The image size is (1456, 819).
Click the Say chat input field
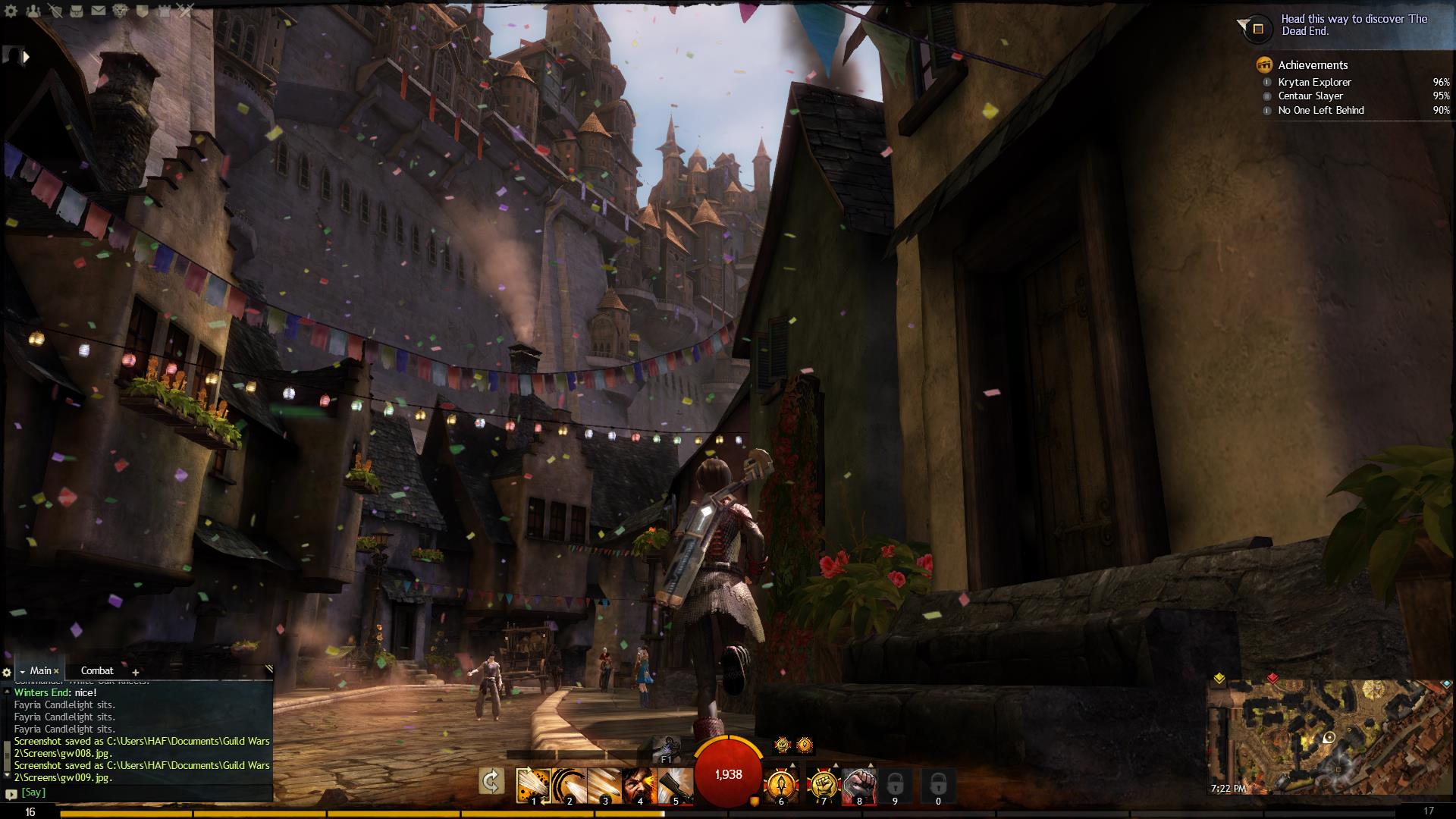(144, 792)
